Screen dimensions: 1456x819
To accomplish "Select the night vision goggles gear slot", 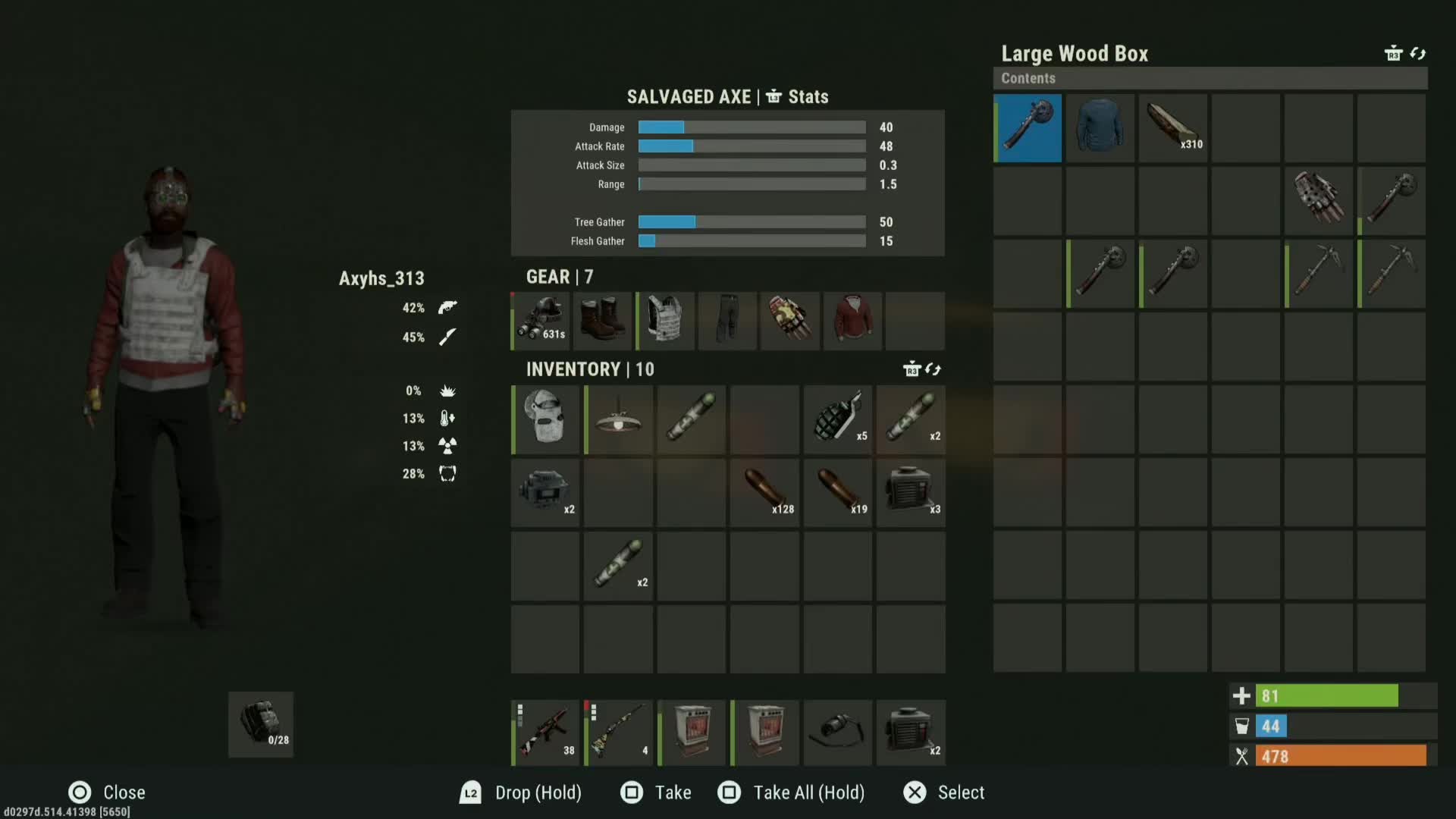I will (x=541, y=321).
